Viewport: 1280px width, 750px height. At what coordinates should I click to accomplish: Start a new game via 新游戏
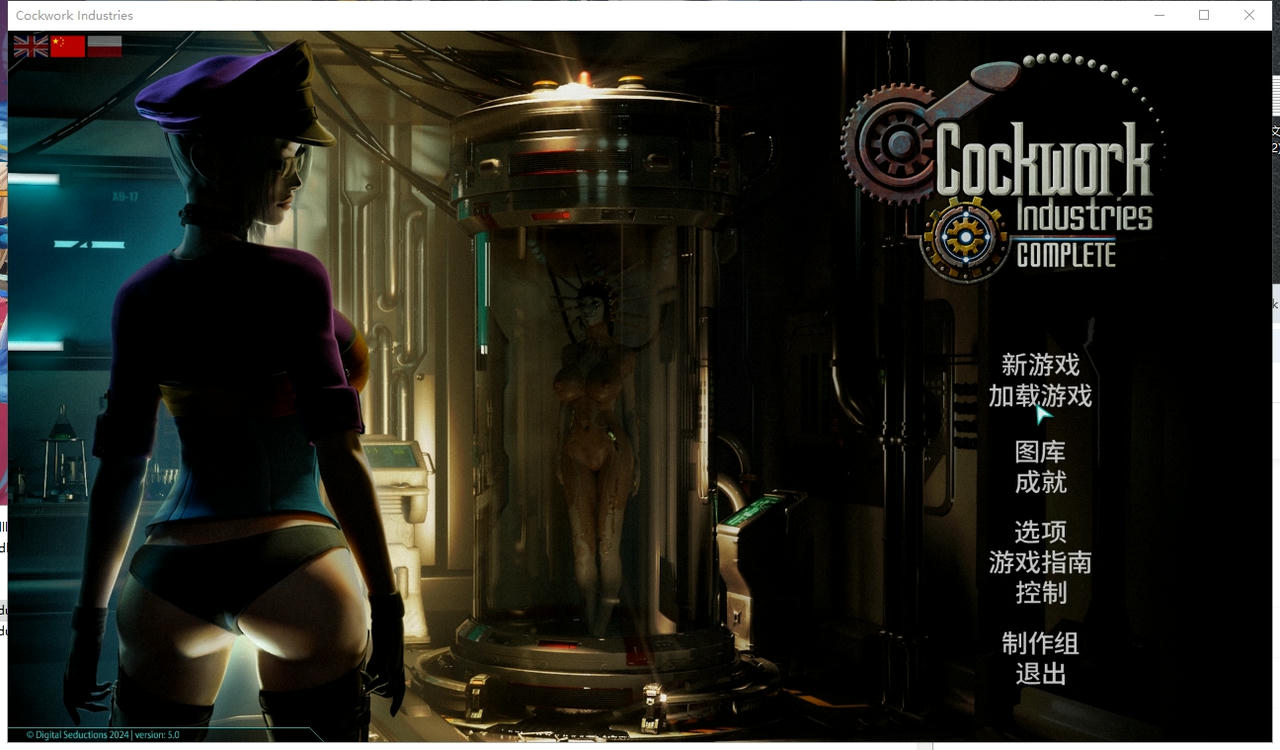[x=1040, y=366]
